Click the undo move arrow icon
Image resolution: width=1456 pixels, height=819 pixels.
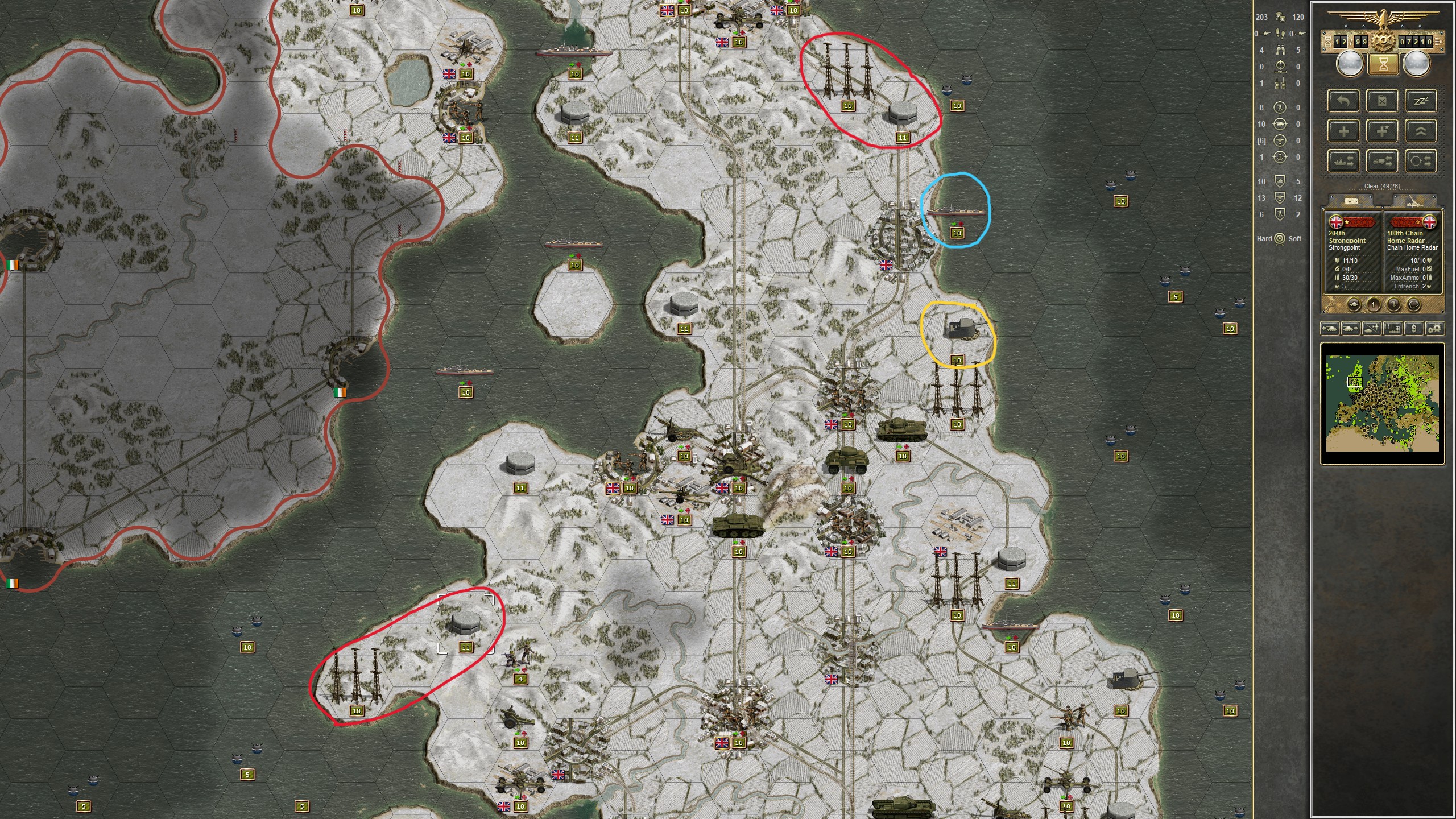[1344, 101]
